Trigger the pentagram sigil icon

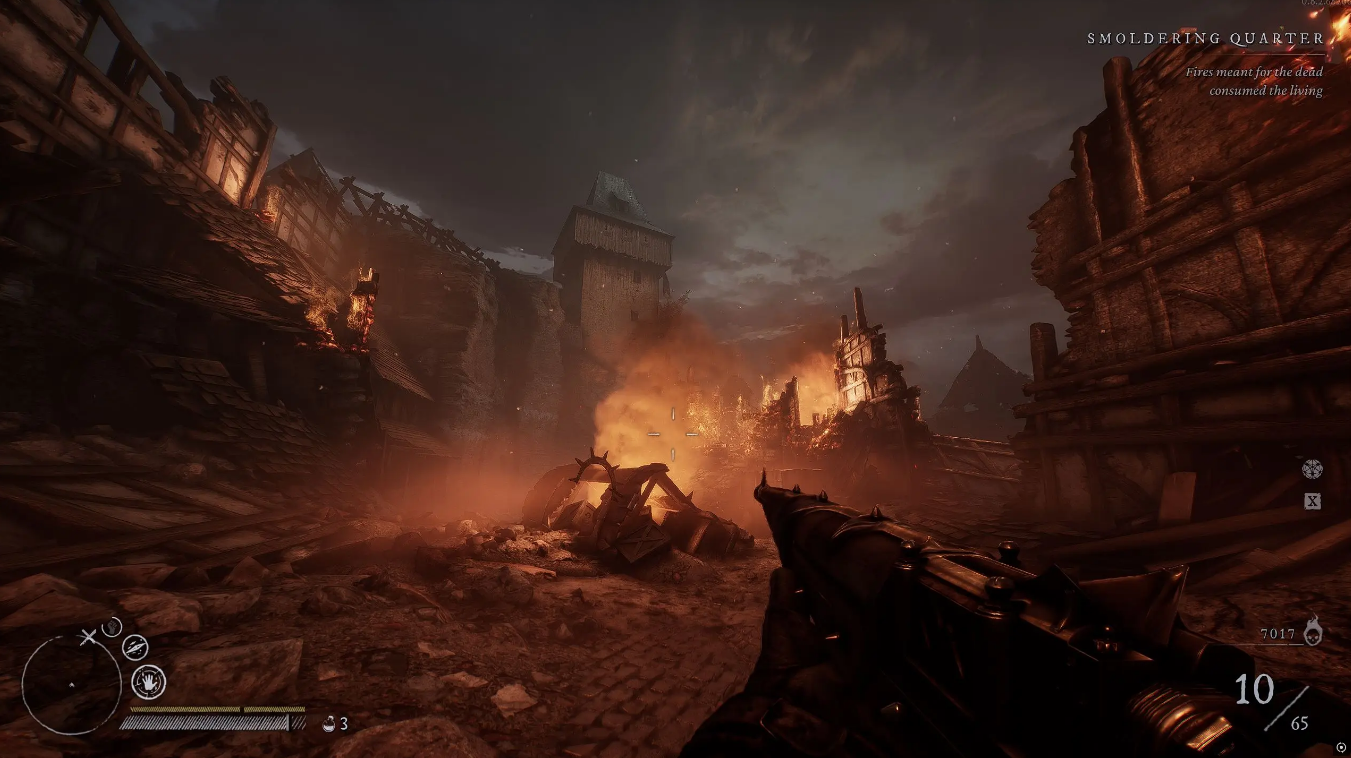(x=1312, y=469)
